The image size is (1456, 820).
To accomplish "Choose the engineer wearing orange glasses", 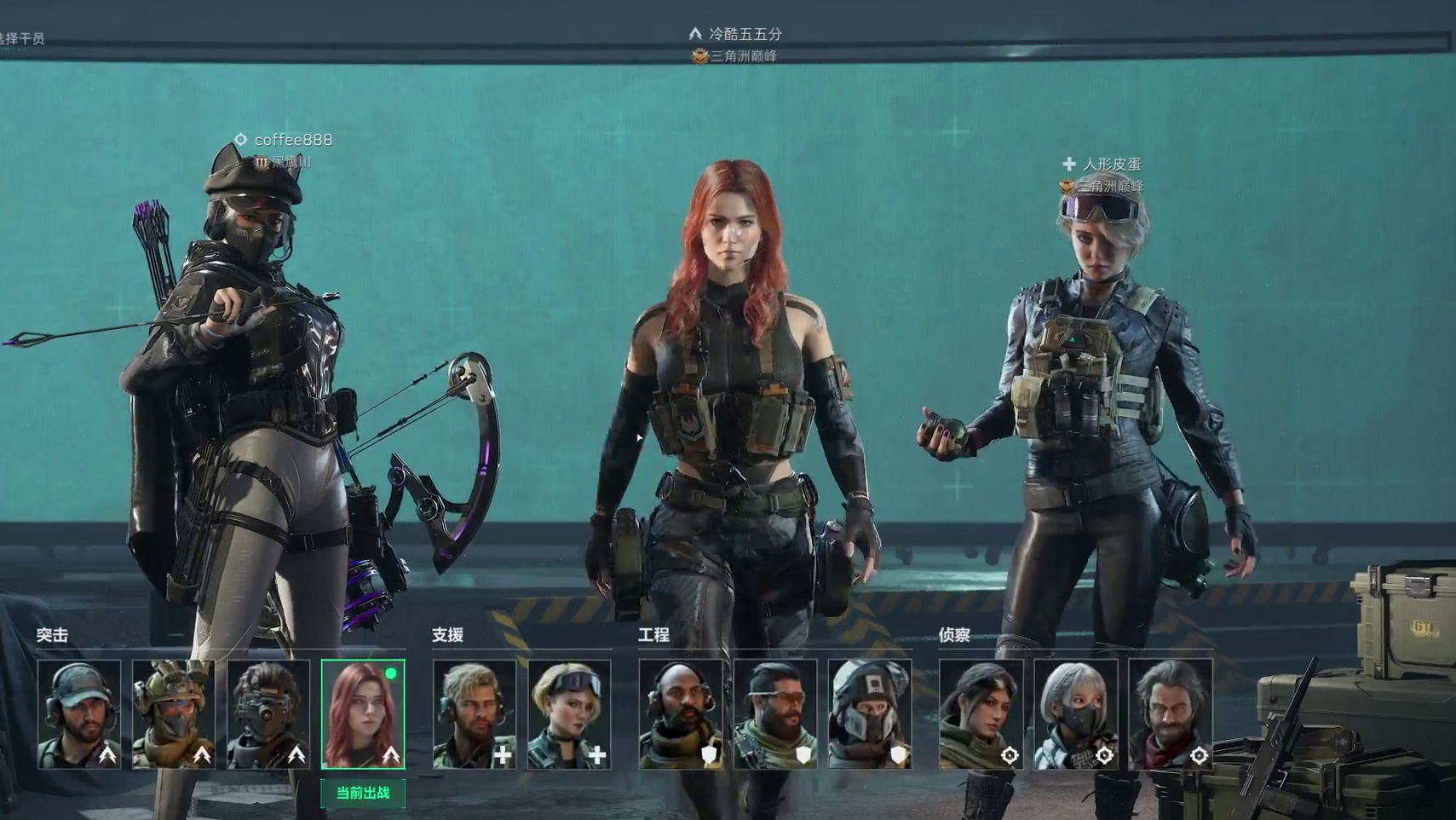I will tap(775, 714).
